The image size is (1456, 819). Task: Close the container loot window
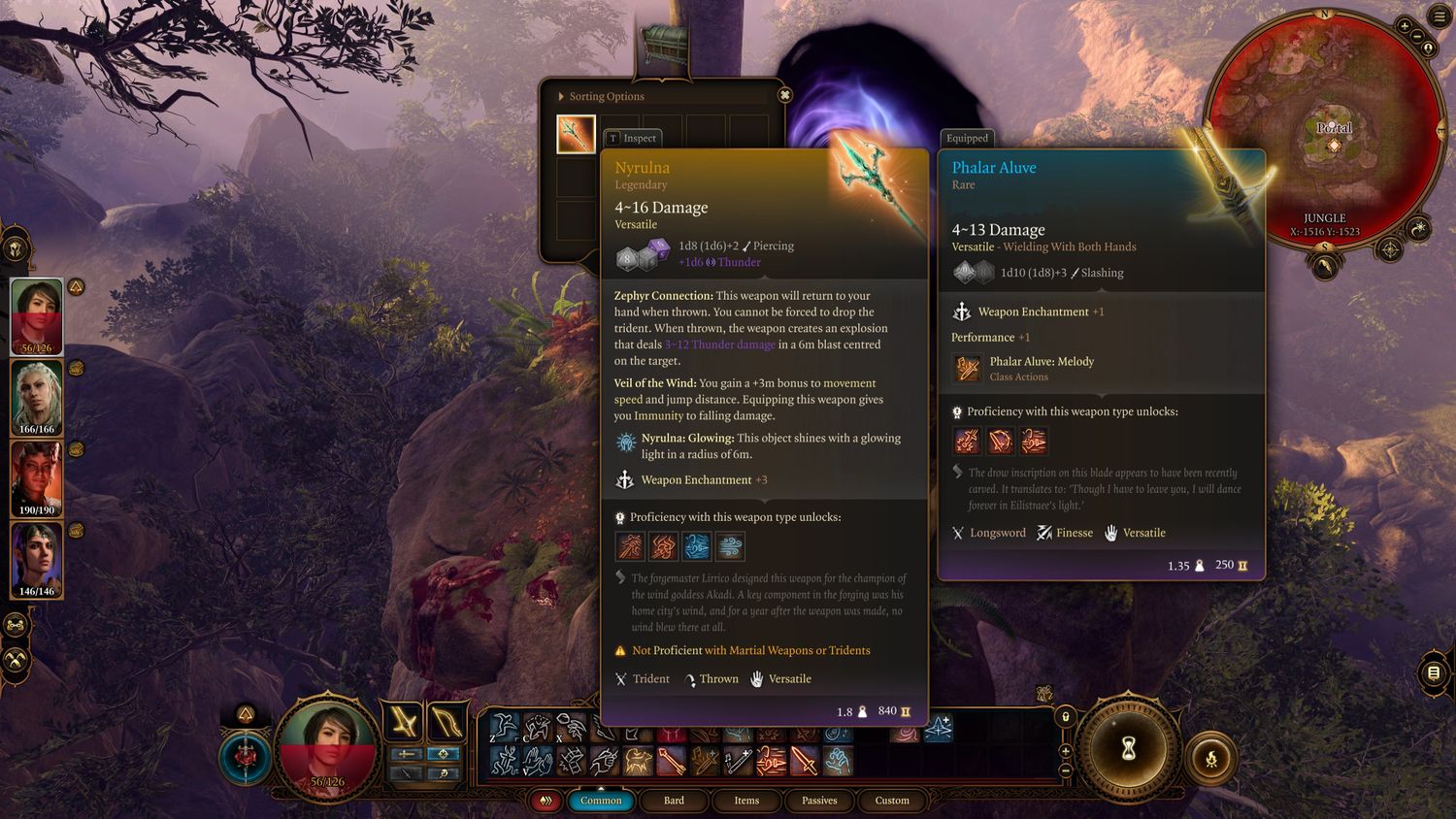785,95
